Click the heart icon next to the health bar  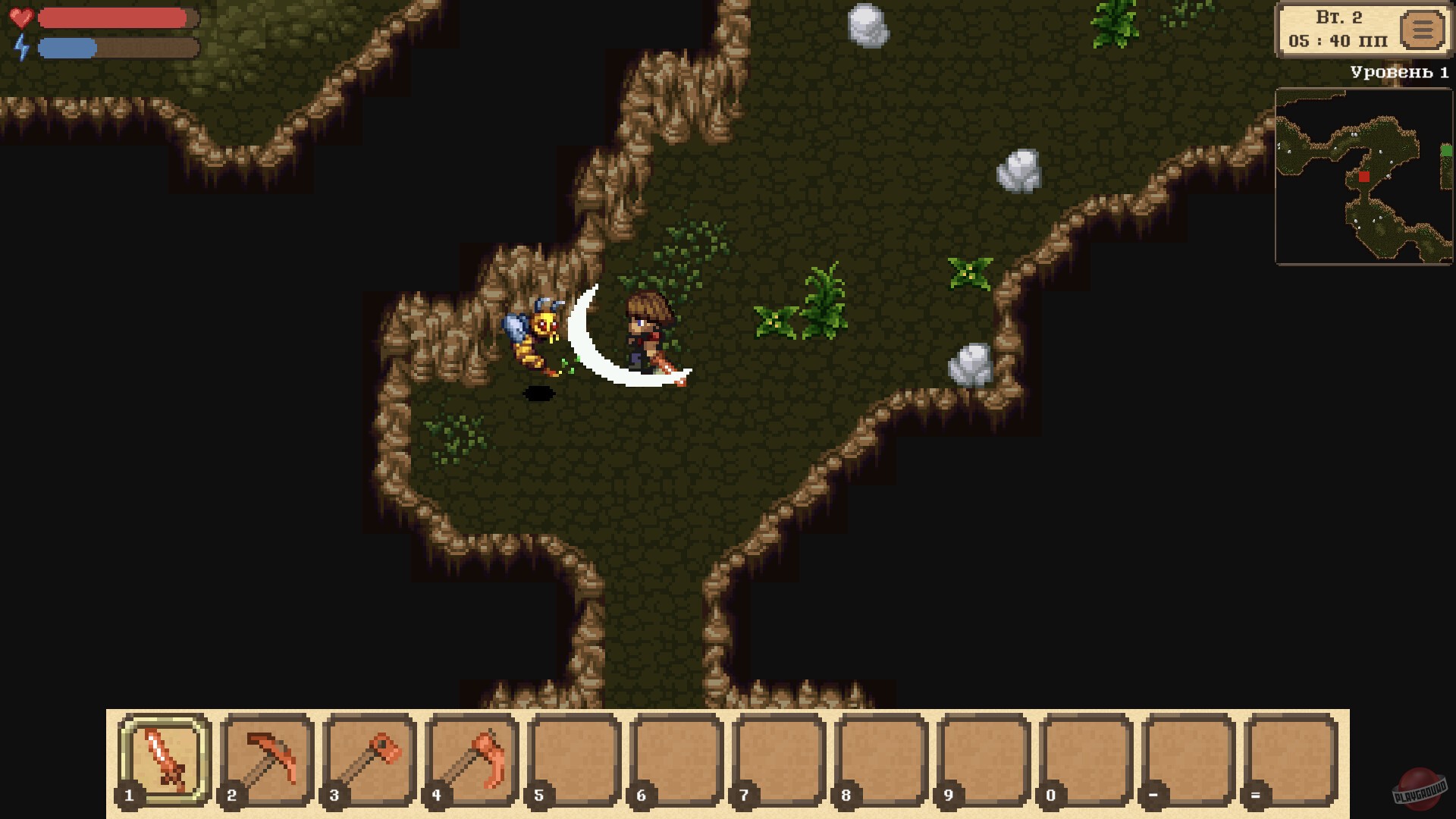(x=23, y=17)
